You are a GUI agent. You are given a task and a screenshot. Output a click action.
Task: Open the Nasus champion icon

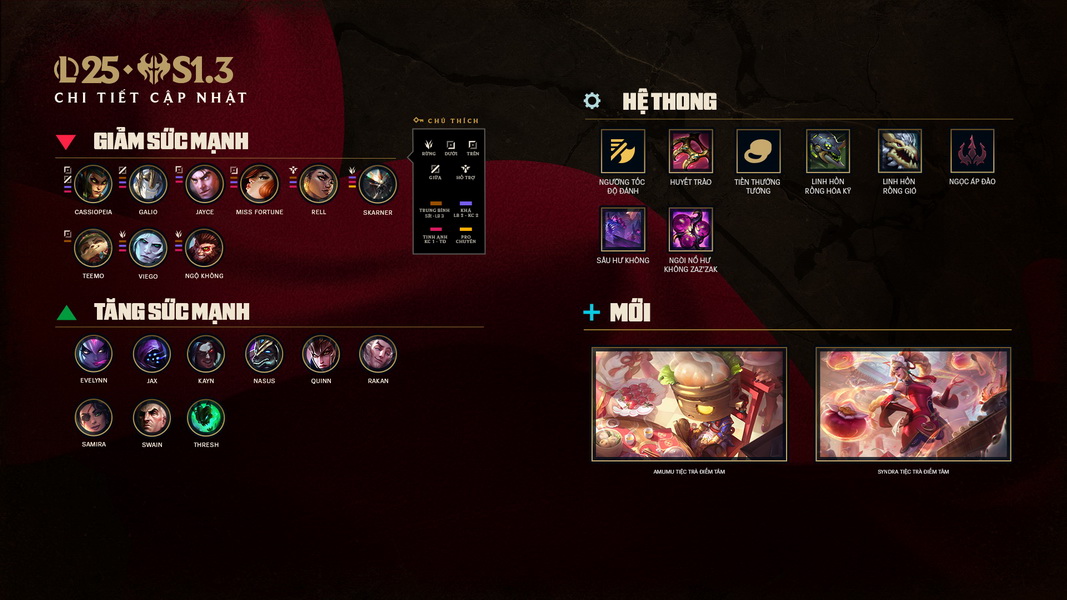(x=264, y=354)
